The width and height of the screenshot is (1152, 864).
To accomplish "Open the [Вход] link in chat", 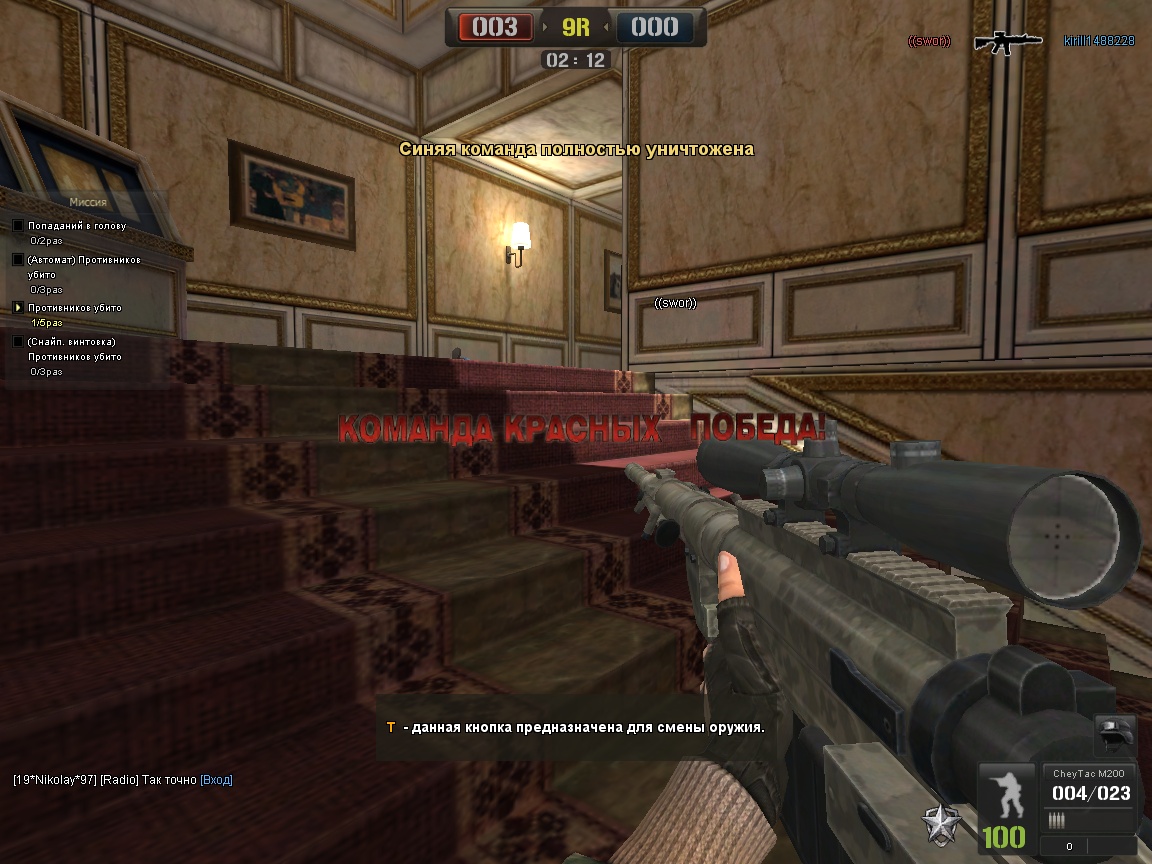I will tap(216, 780).
